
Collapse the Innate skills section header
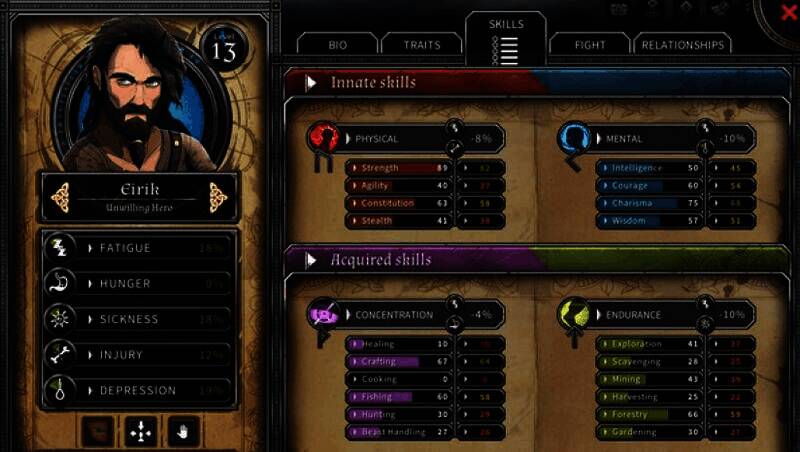(x=313, y=82)
